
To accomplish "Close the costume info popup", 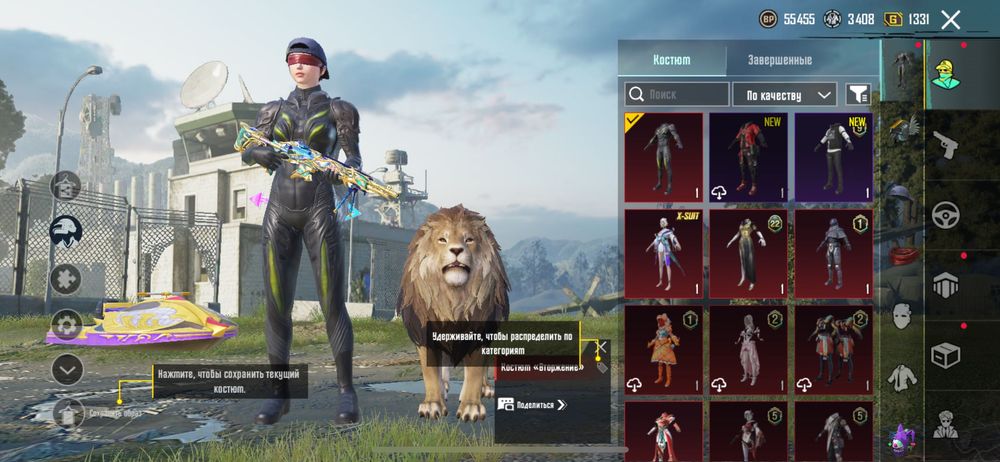I will pyautogui.click(x=600, y=347).
